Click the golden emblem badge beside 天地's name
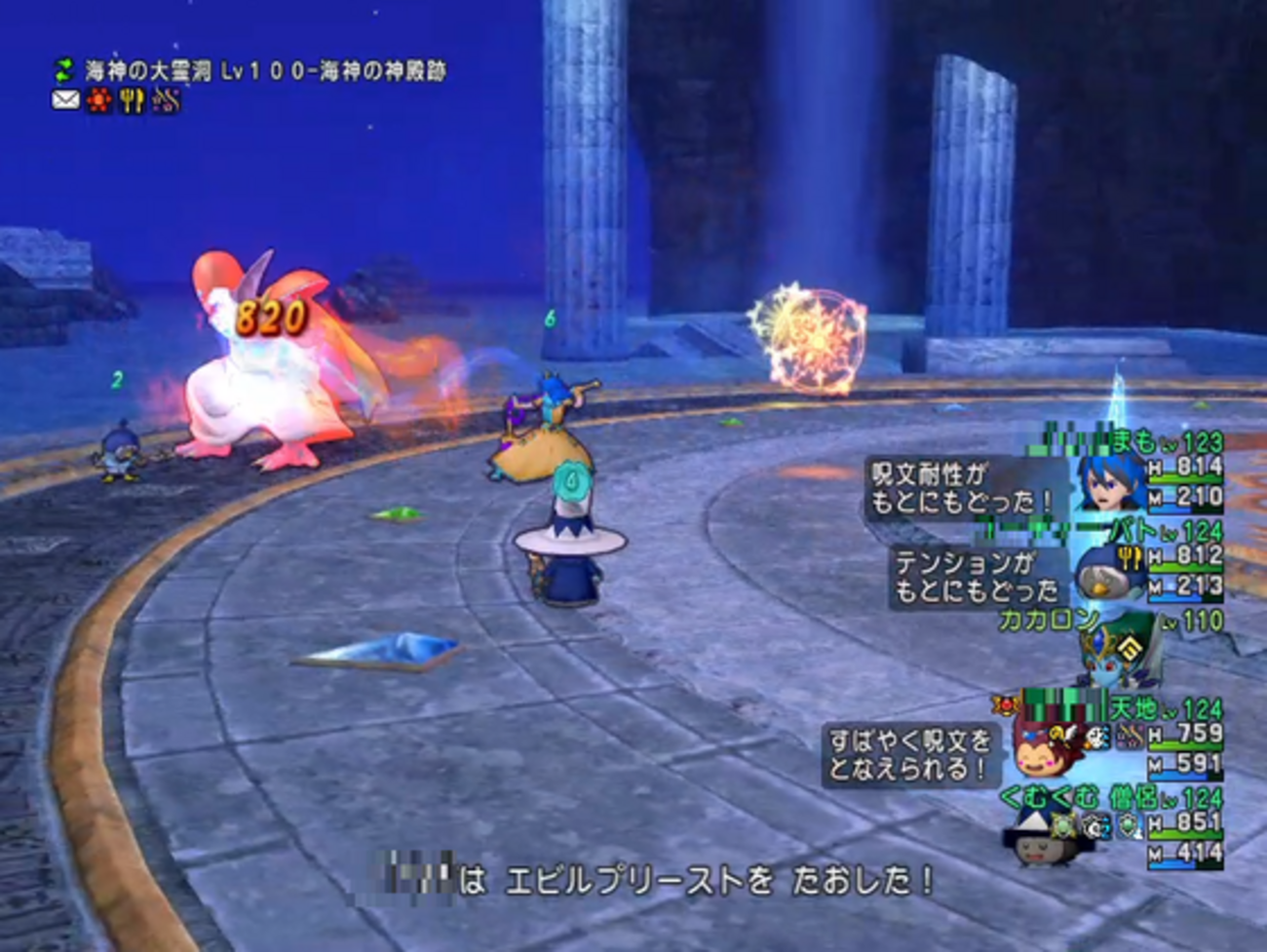The width and height of the screenshot is (1267, 952). (1008, 706)
